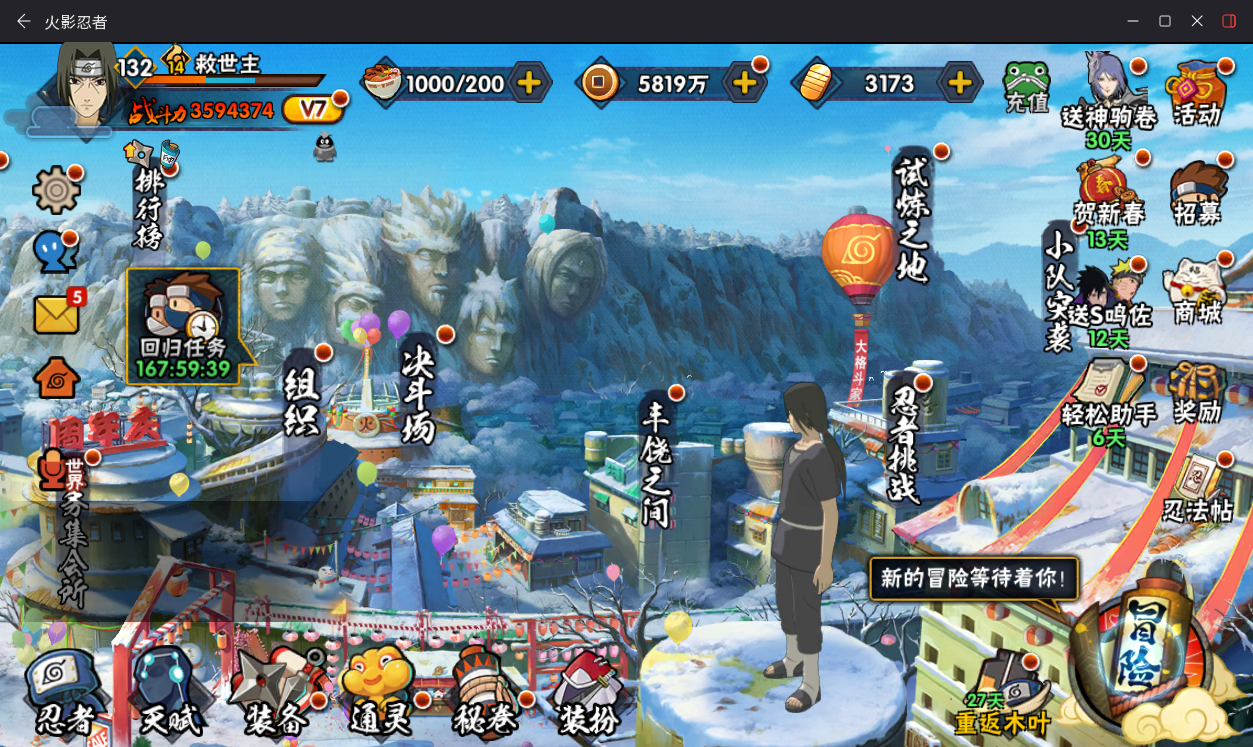Open the 奖励 rewards panel
This screenshot has width=1253, height=747.
(x=1198, y=392)
